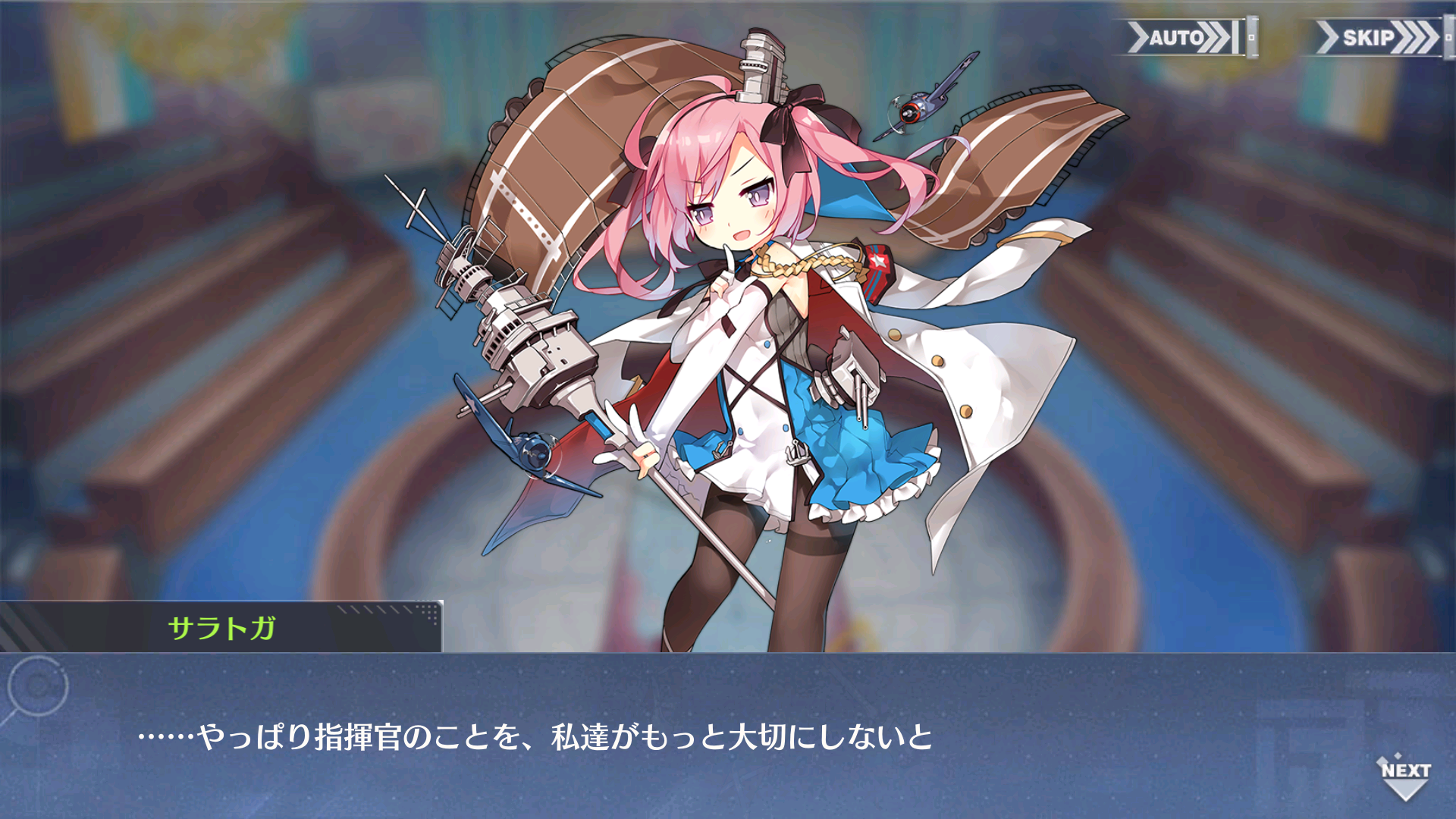
Task: Toggle the small slider beside SKIP
Action: click(x=1446, y=36)
